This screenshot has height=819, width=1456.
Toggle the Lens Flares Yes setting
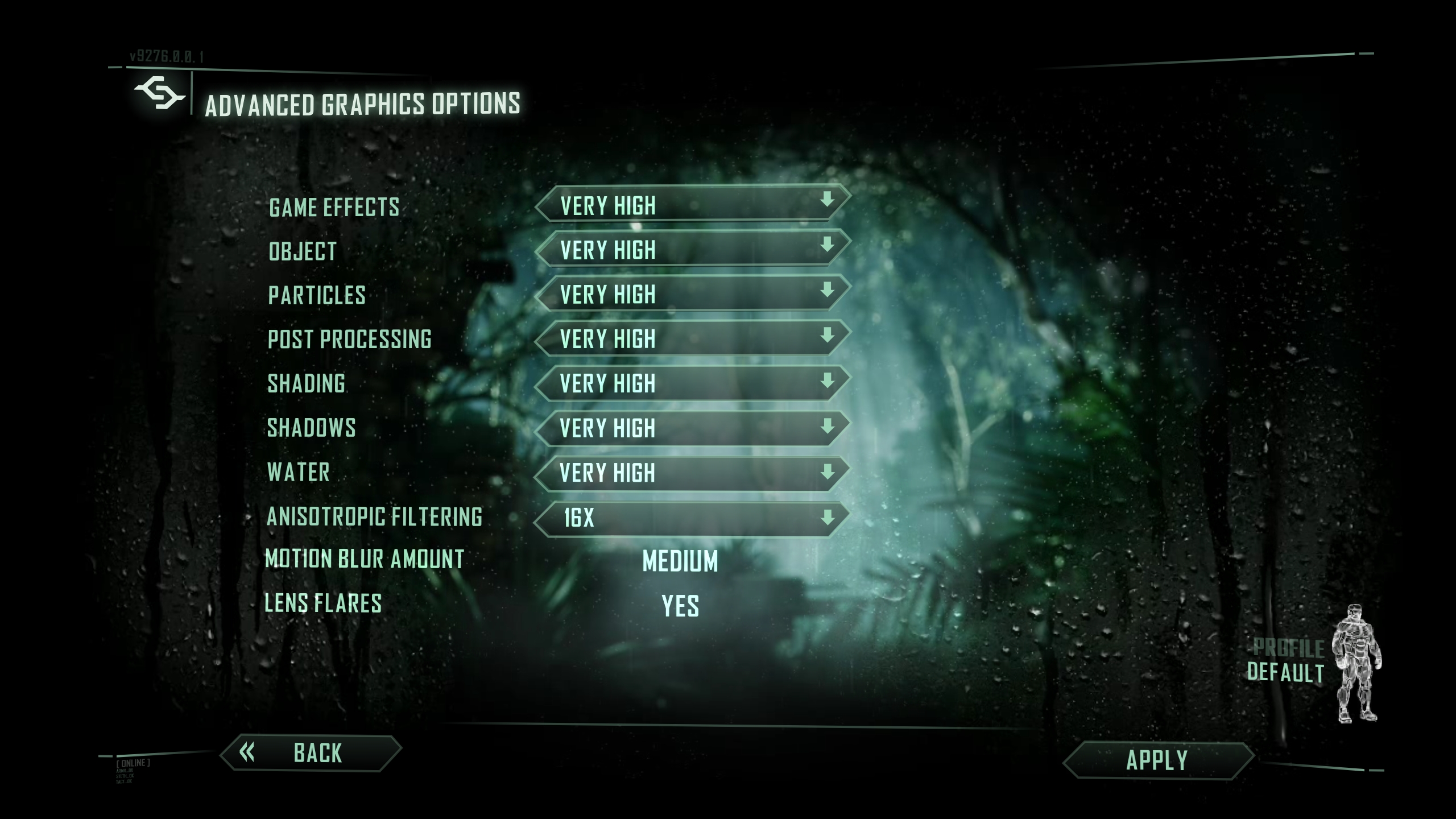[x=680, y=606]
